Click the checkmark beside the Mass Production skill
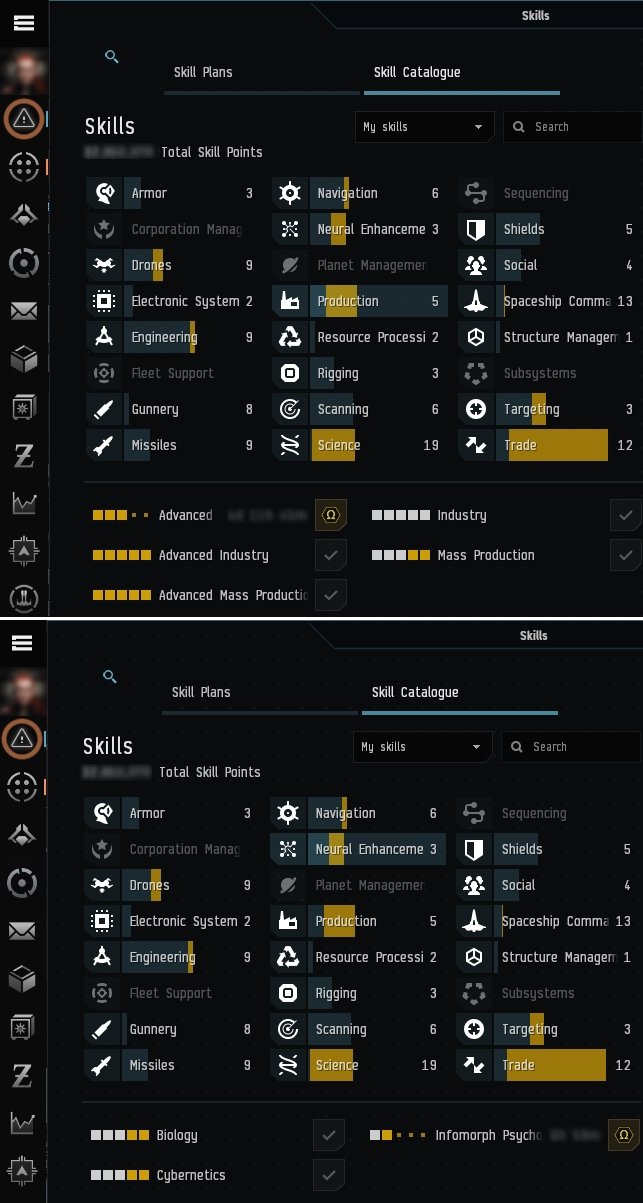Image resolution: width=643 pixels, height=1203 pixels. tap(626, 555)
